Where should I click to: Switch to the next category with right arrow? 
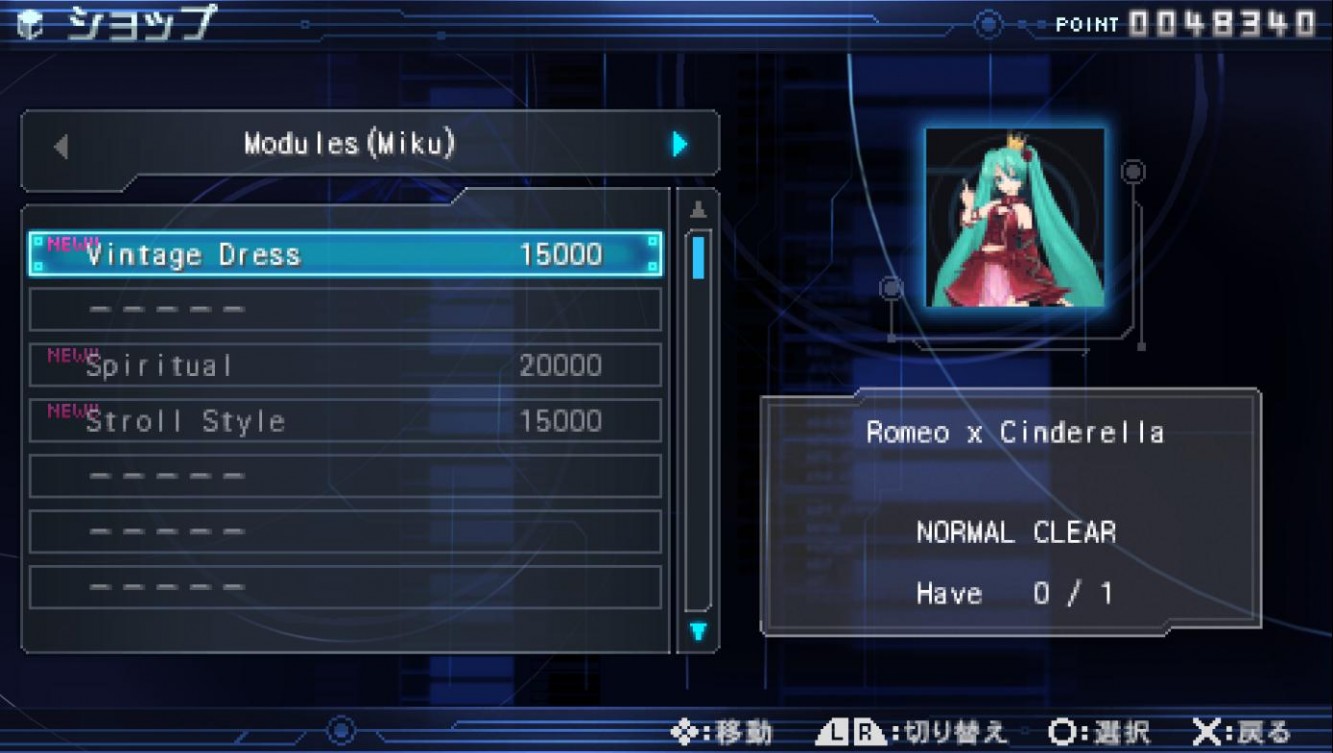click(680, 145)
